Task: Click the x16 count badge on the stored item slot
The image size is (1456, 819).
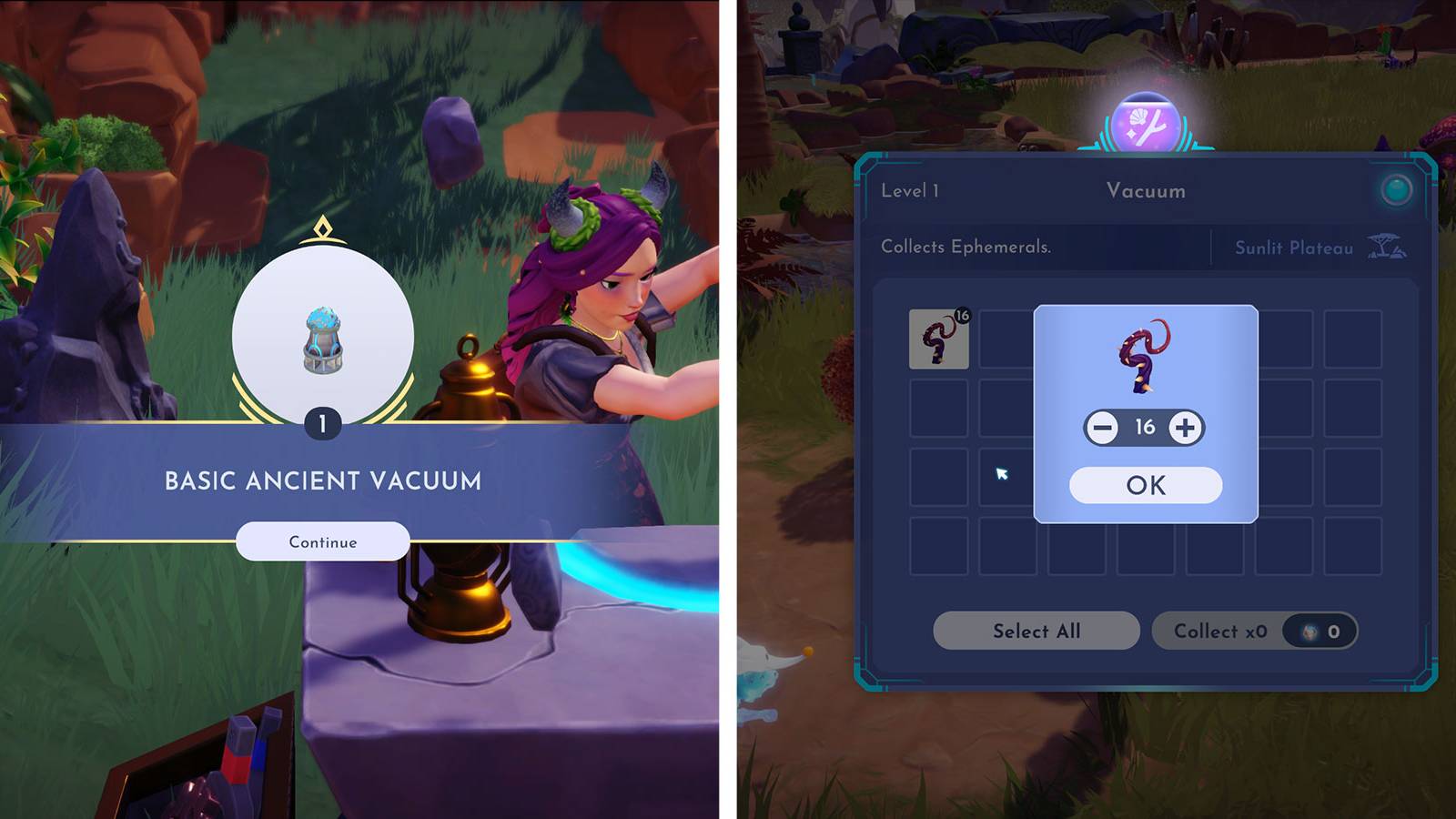Action: click(964, 314)
